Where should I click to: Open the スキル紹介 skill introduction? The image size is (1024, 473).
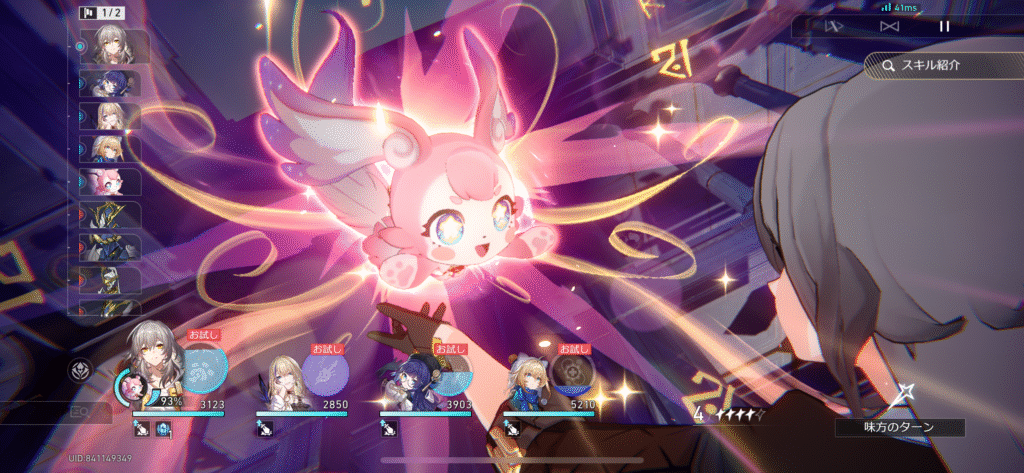point(938,66)
